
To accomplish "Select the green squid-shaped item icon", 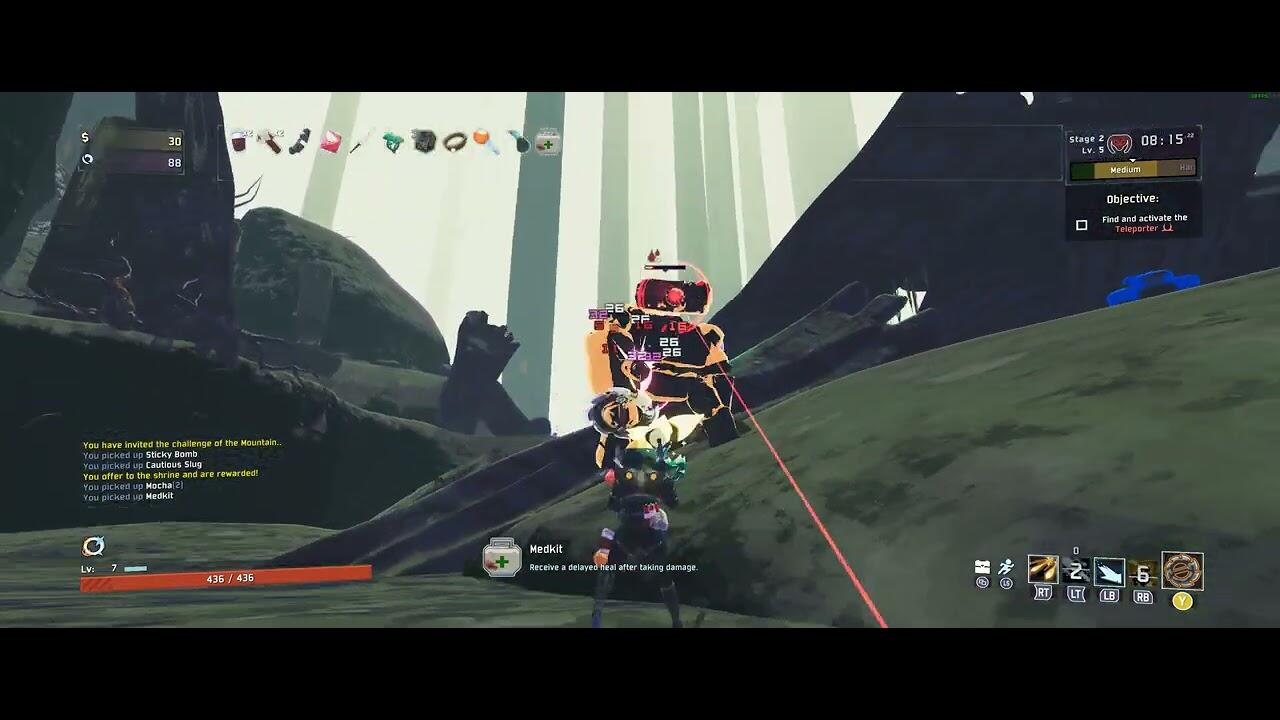I will (392, 142).
